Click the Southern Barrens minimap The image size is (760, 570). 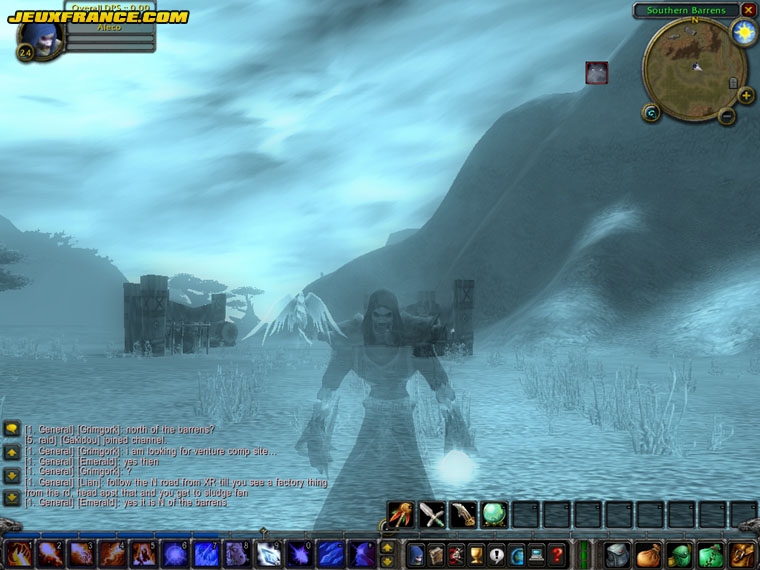tap(695, 68)
